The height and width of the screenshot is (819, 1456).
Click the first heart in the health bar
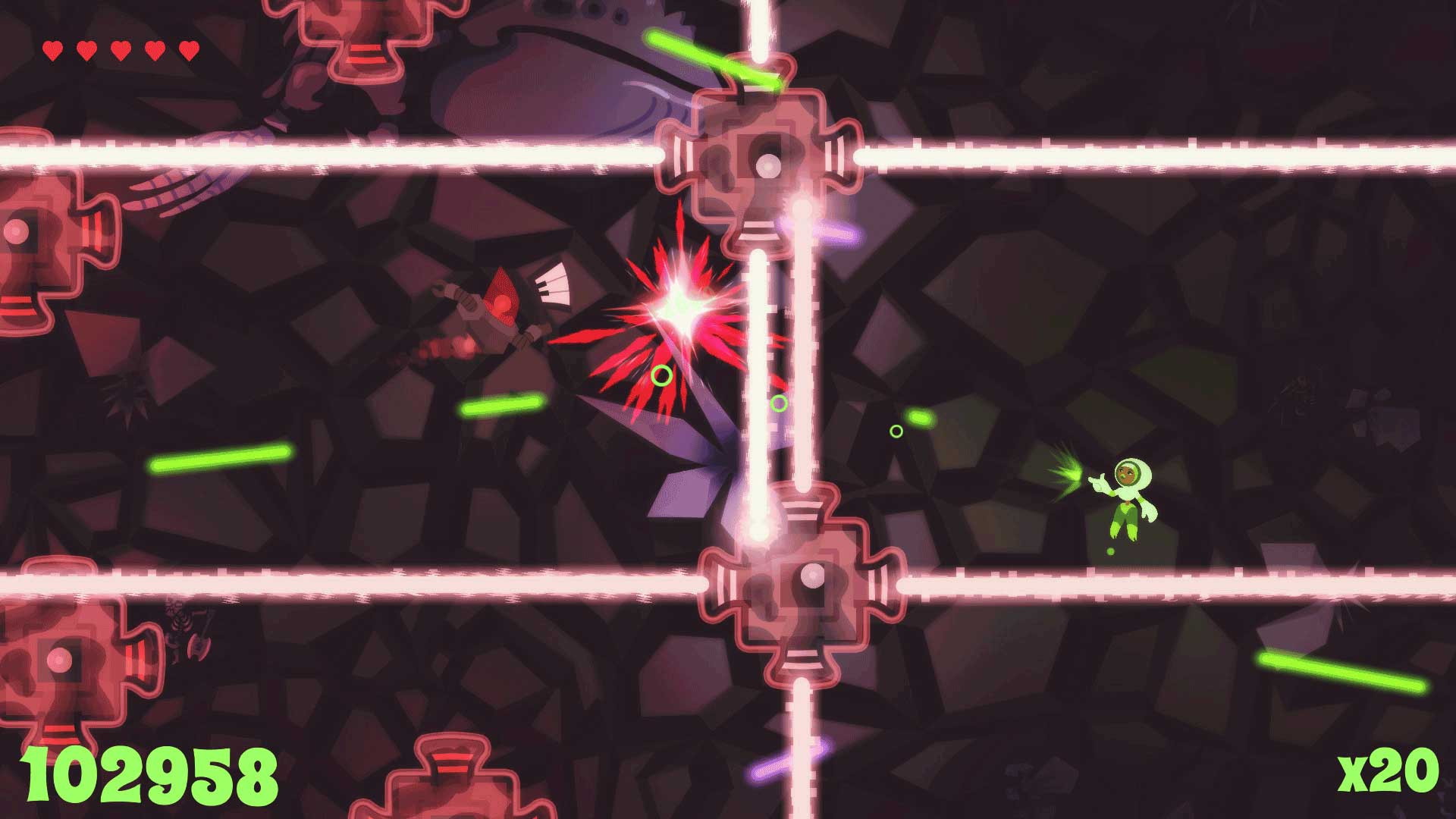52,49
